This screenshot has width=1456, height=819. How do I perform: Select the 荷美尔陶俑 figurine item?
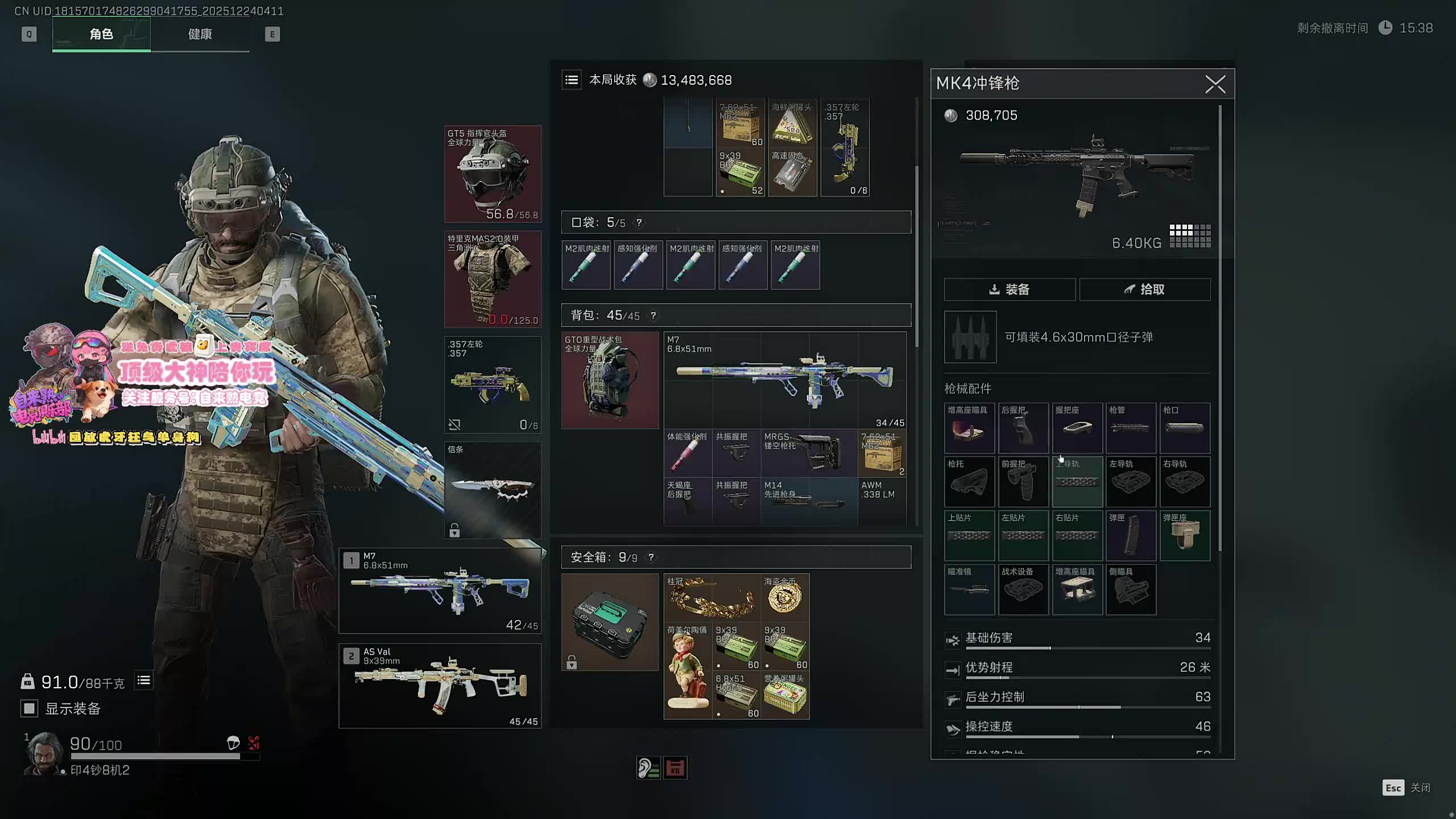pyautogui.click(x=688, y=671)
